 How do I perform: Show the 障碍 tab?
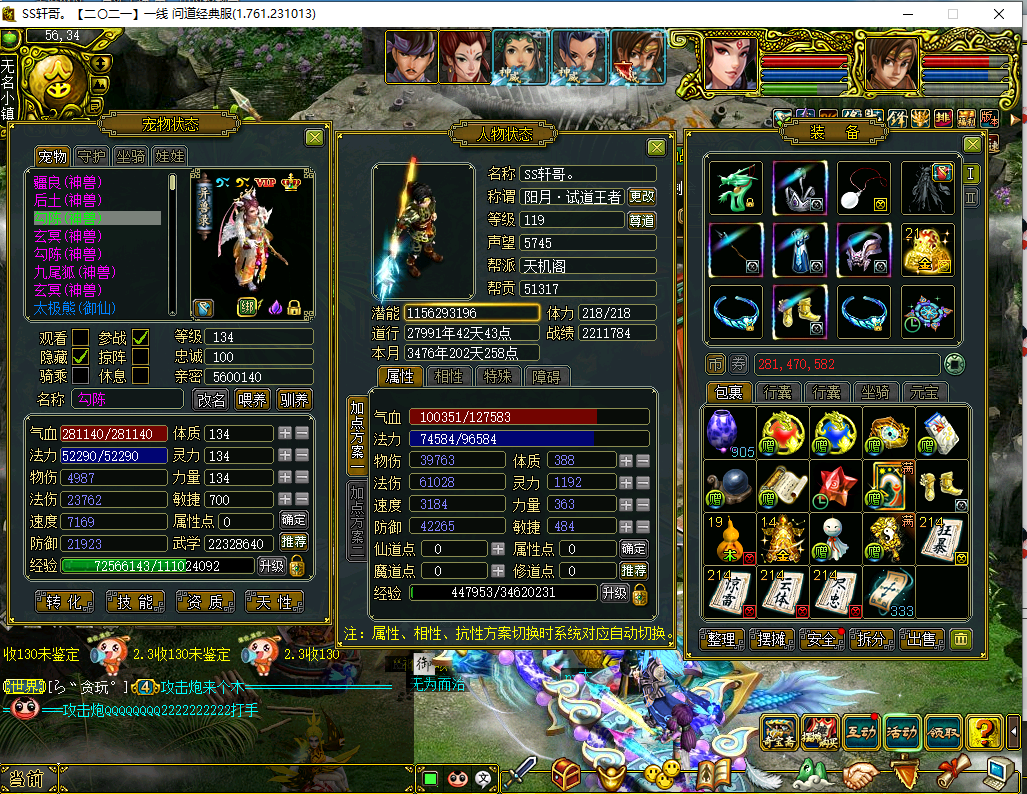point(547,376)
